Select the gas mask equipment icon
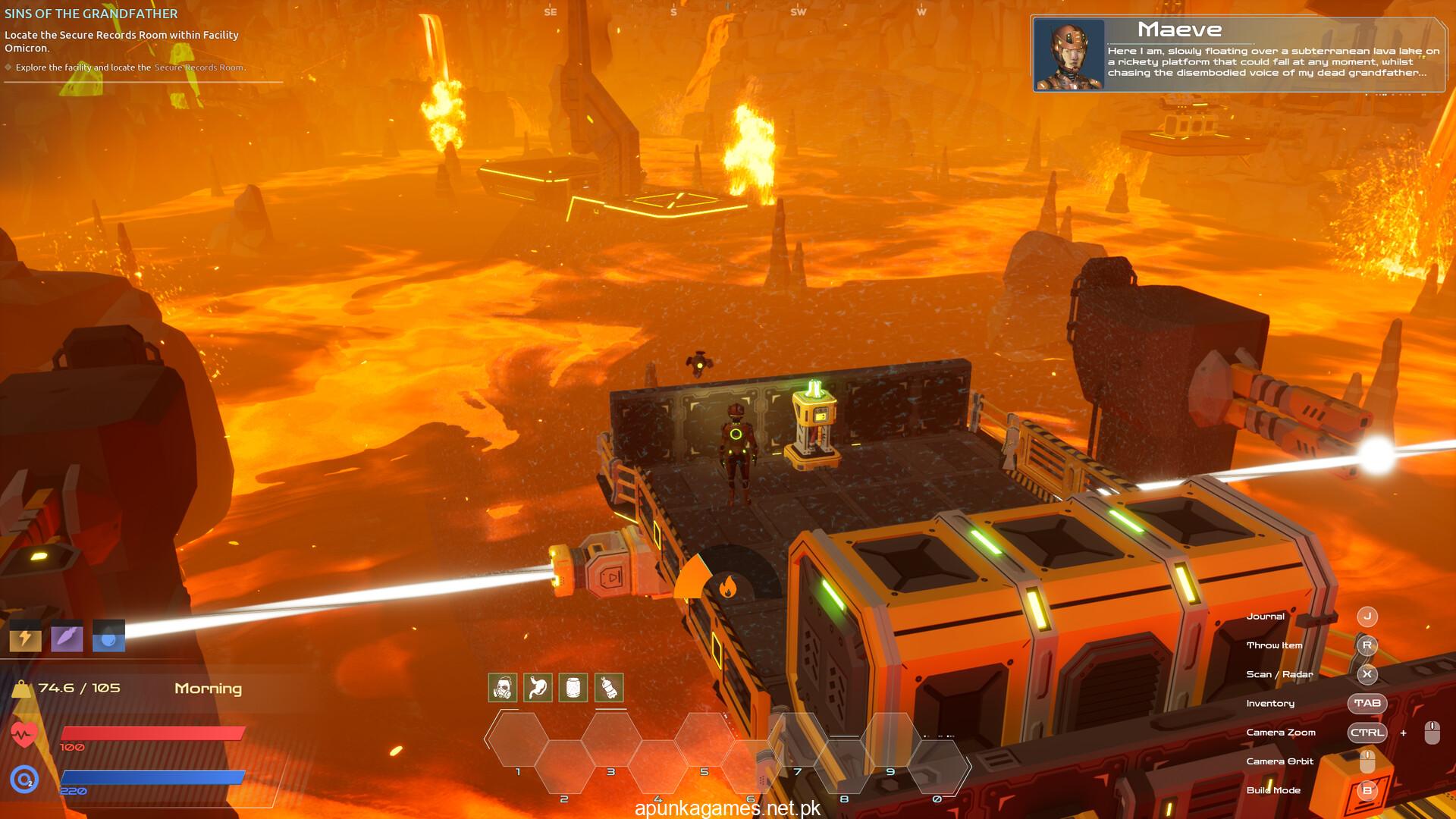 [503, 688]
